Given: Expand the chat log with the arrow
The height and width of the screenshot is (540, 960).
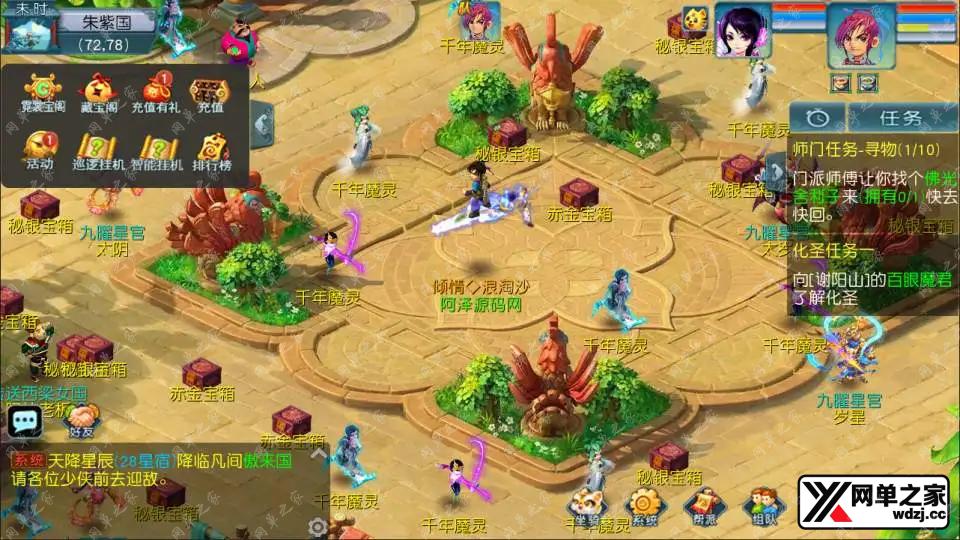Looking at the screenshot, I should tap(319, 453).
